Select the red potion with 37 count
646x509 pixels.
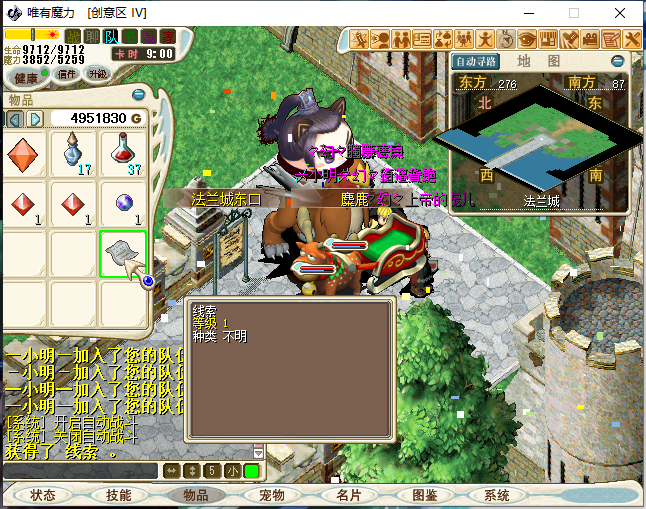coord(123,155)
